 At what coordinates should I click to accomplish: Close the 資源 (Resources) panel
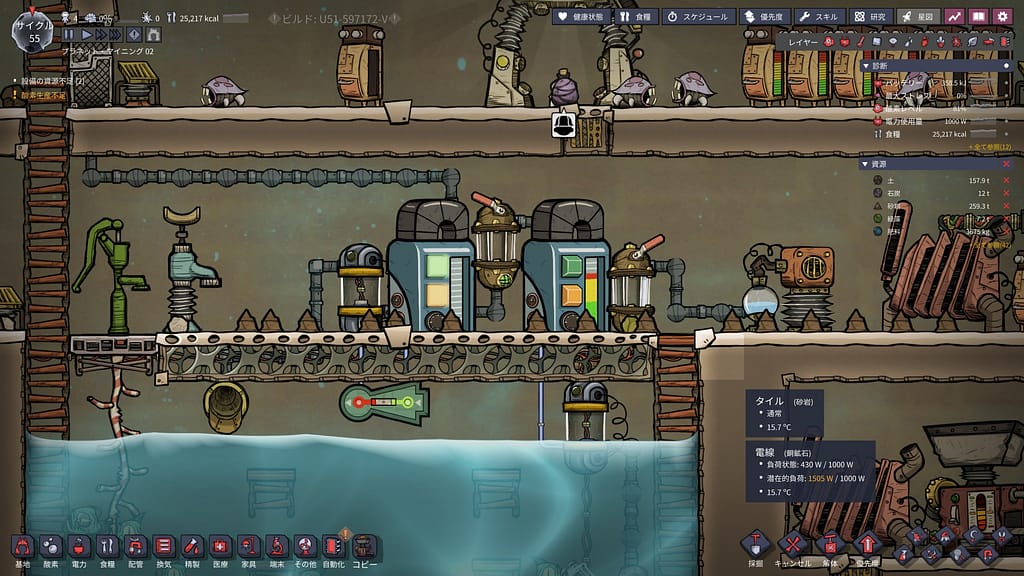pyautogui.click(x=1006, y=164)
